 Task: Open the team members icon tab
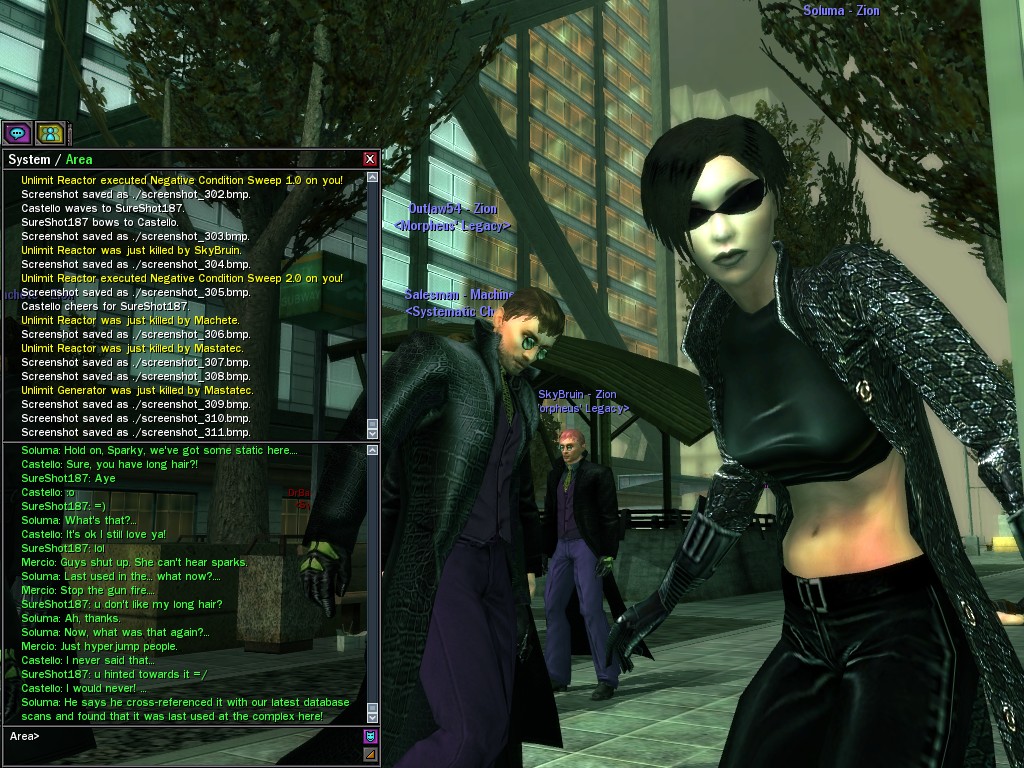point(49,133)
